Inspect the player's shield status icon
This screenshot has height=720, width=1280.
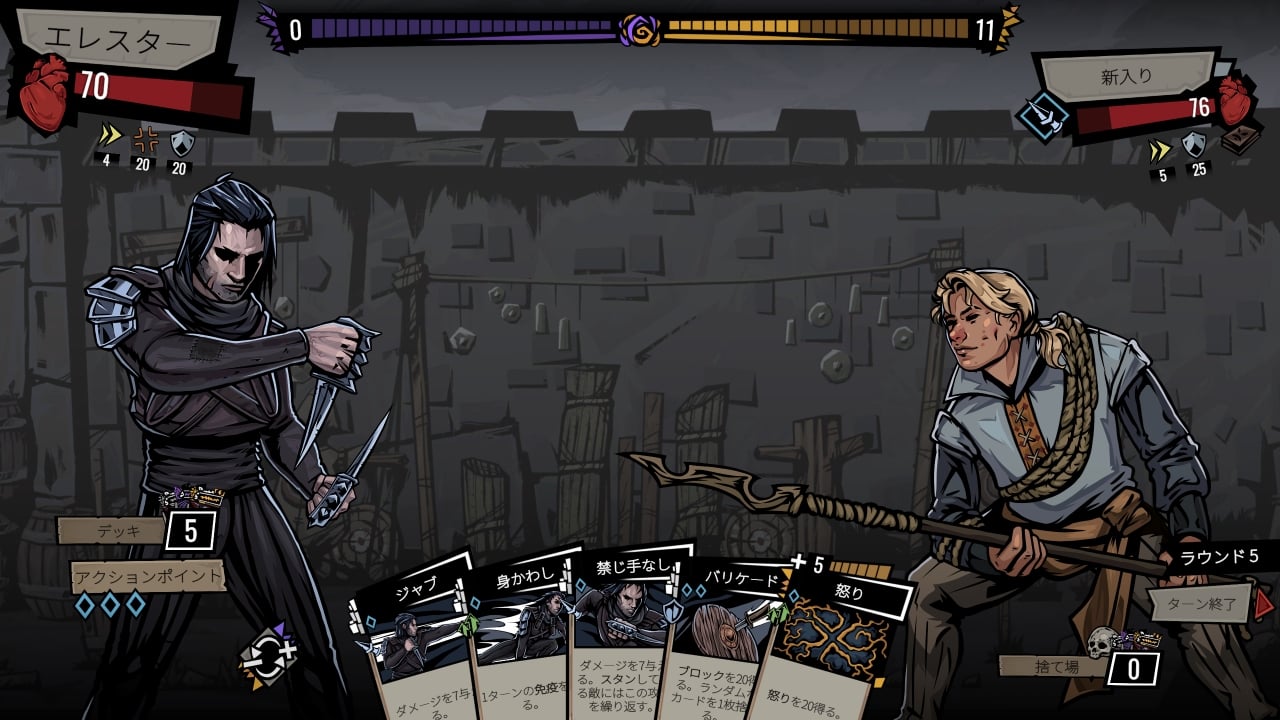pyautogui.click(x=180, y=143)
